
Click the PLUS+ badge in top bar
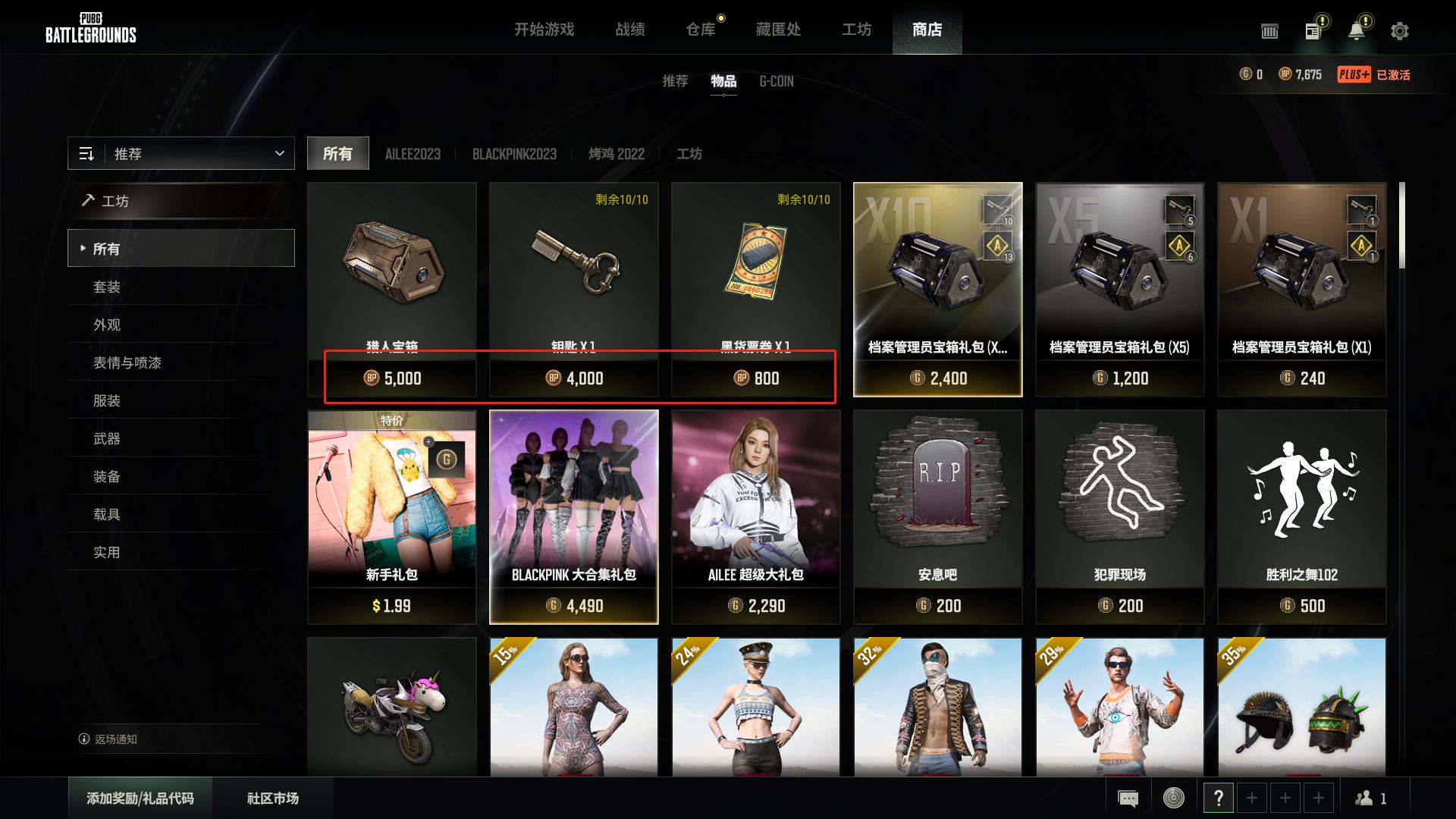pyautogui.click(x=1354, y=74)
